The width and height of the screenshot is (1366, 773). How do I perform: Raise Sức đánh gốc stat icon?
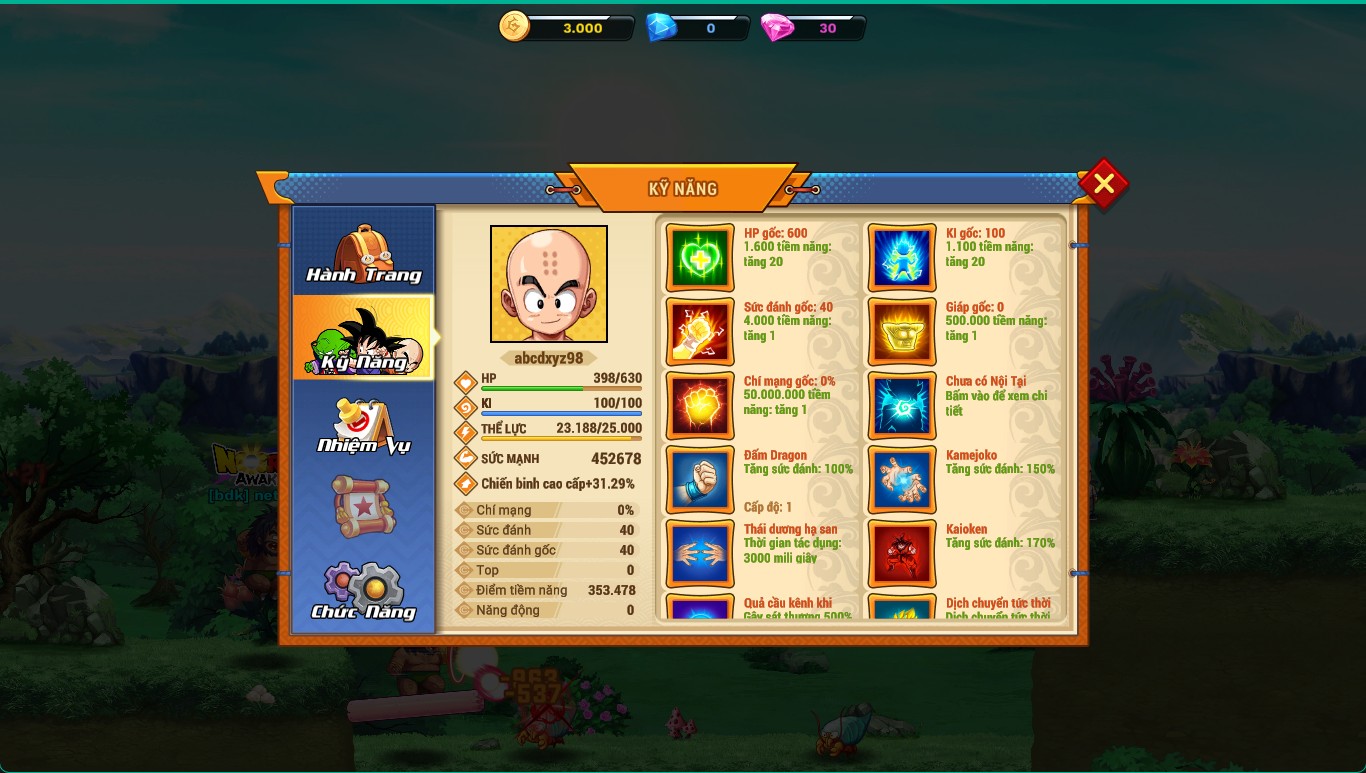pos(700,332)
